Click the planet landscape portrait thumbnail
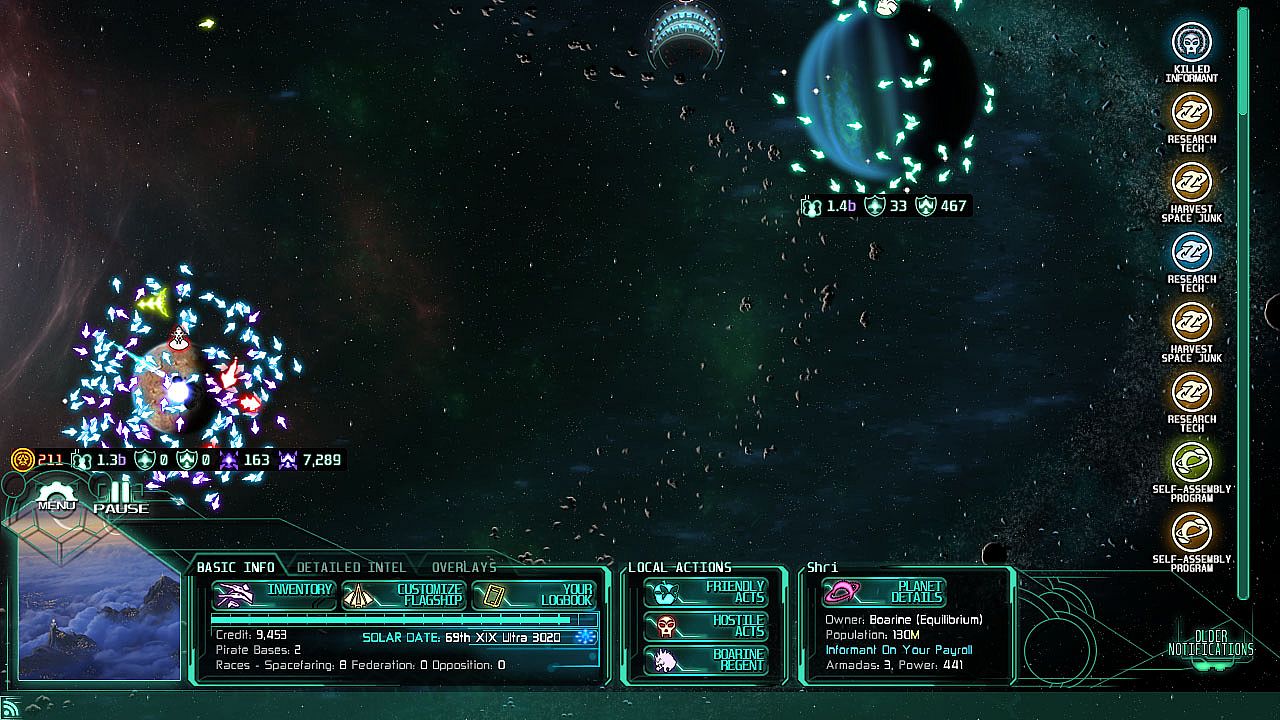This screenshot has width=1280, height=720. pyautogui.click(x=99, y=612)
